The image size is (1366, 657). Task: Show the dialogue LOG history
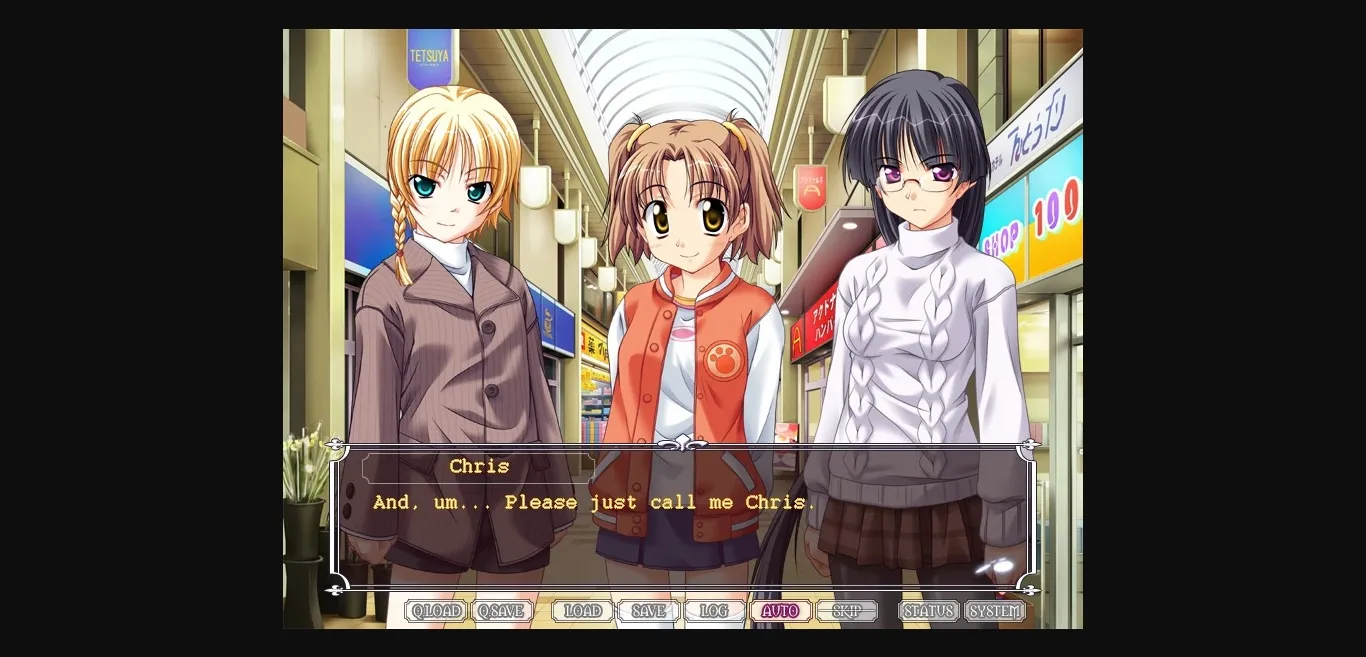714,611
